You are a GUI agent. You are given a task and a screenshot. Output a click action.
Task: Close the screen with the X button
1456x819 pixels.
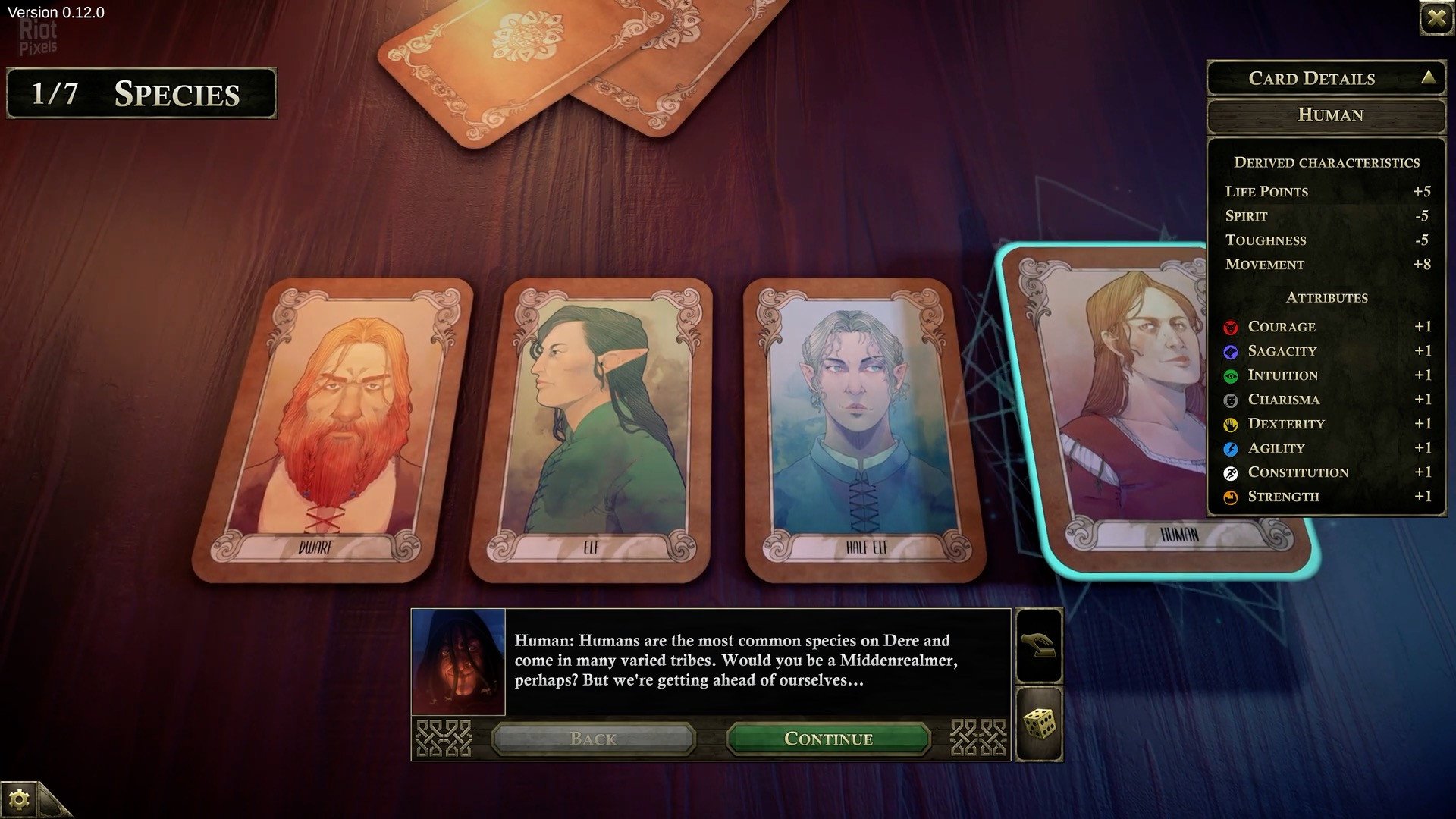1436,17
